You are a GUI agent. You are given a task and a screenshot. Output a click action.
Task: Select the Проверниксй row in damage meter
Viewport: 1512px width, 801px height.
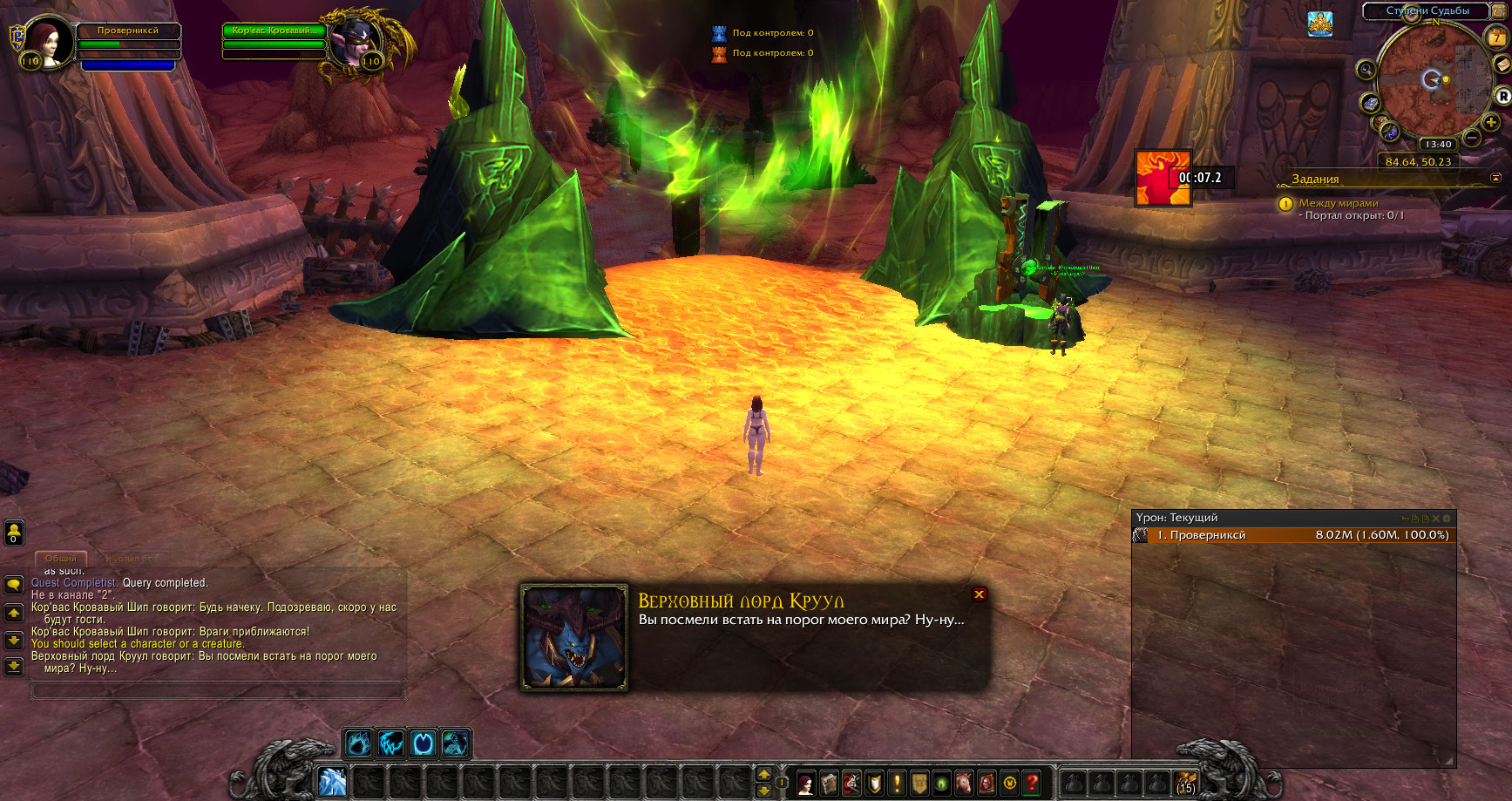(x=1293, y=535)
